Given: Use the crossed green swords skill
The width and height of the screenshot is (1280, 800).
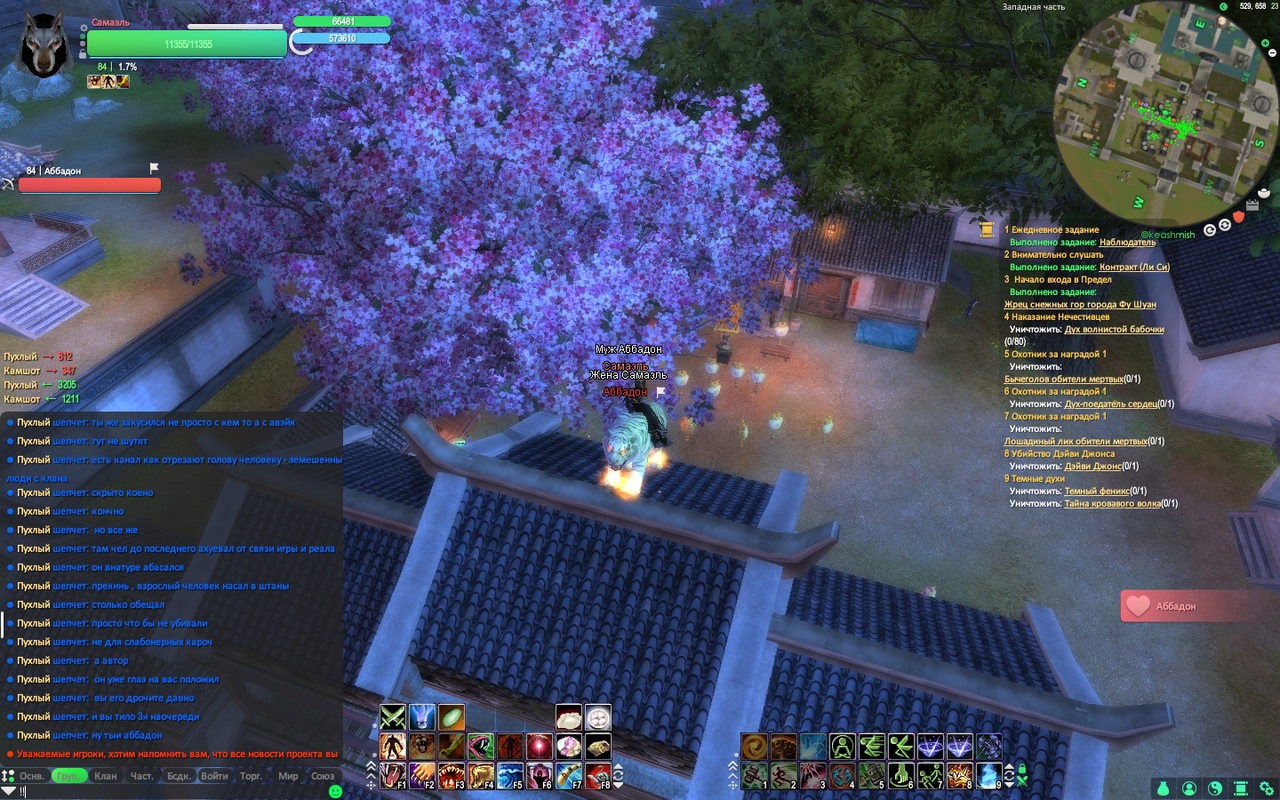Looking at the screenshot, I should (392, 717).
